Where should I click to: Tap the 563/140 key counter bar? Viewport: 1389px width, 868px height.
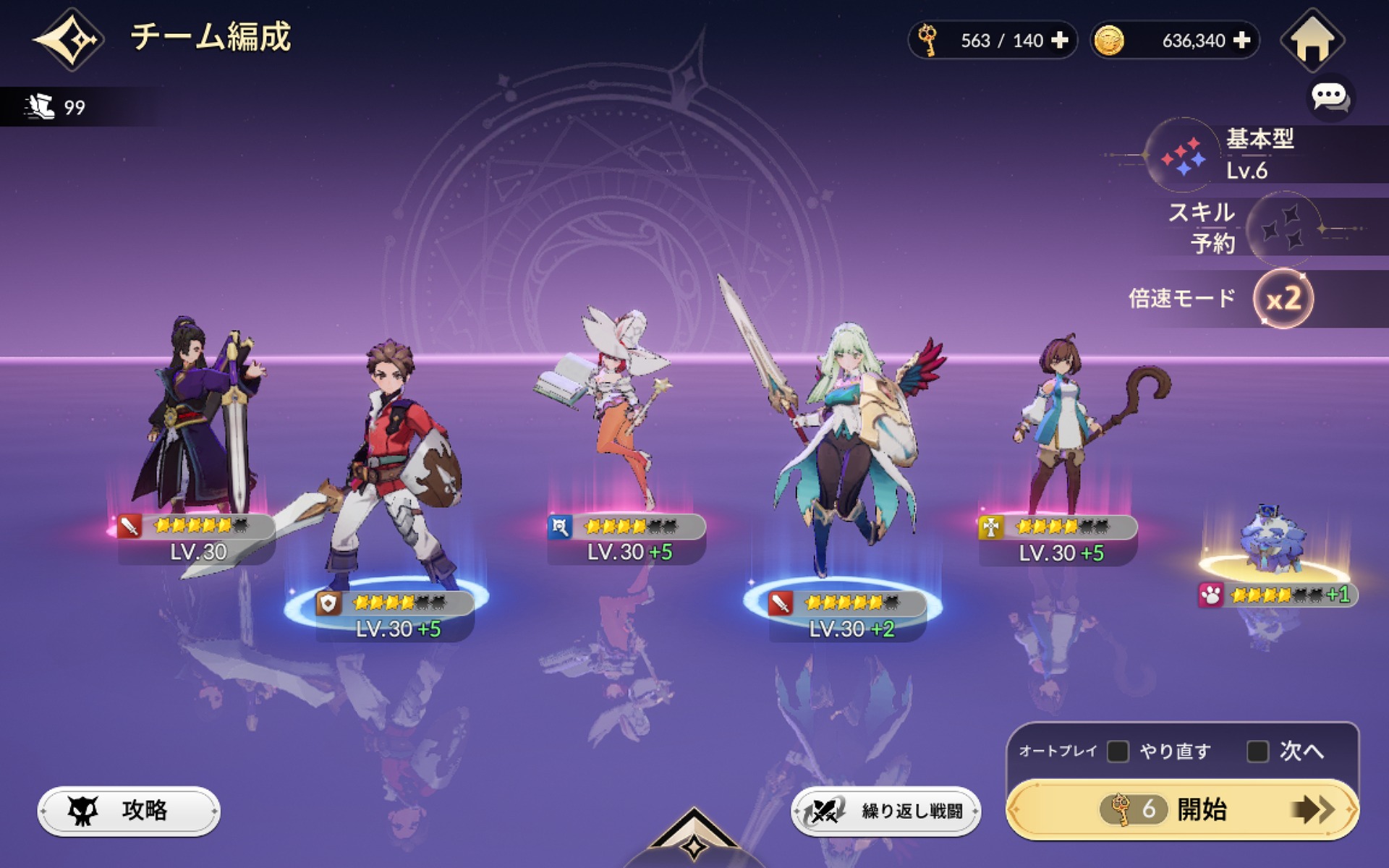tap(991, 41)
